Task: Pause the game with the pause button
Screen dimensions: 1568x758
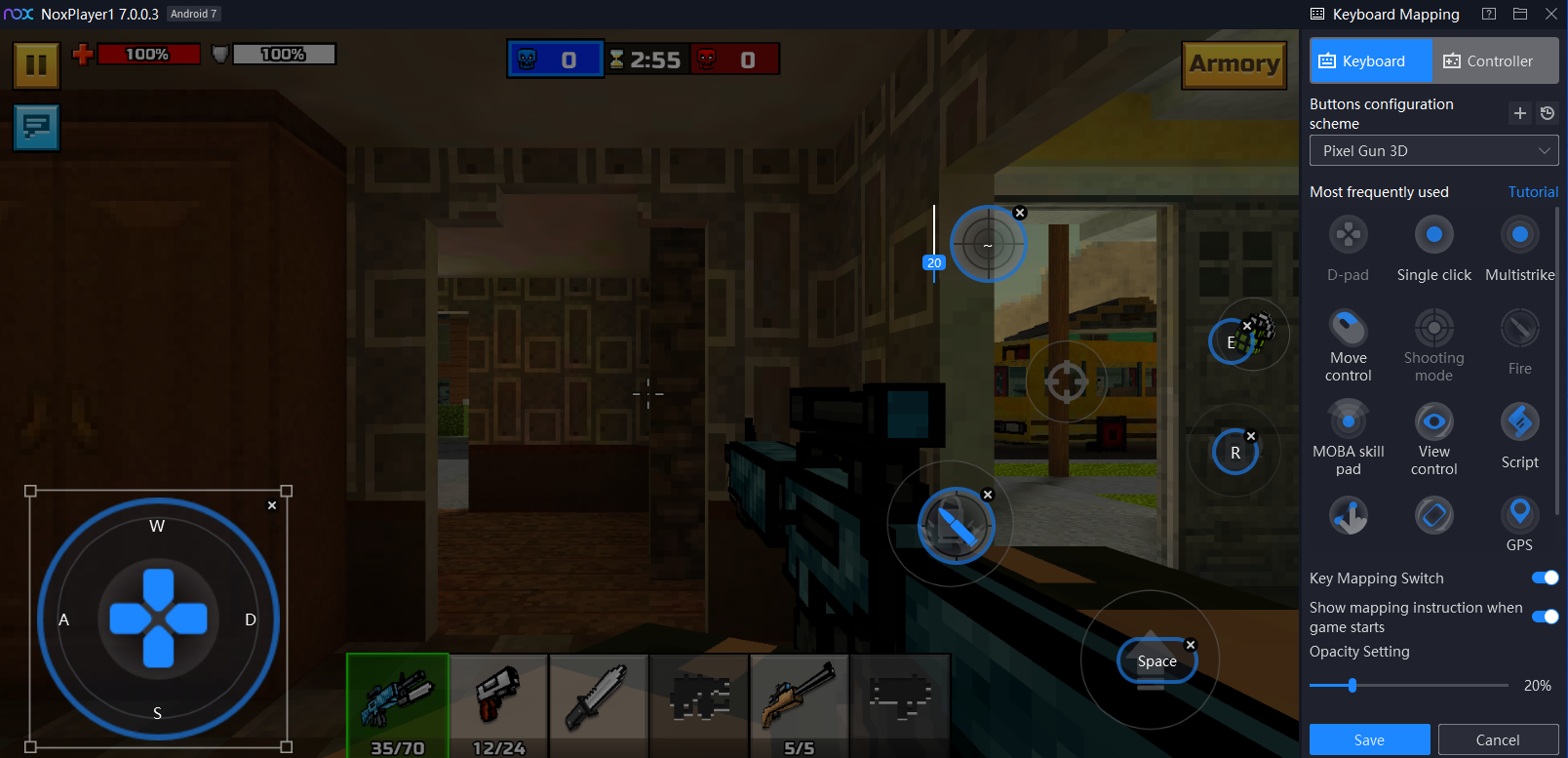Action: (36, 65)
